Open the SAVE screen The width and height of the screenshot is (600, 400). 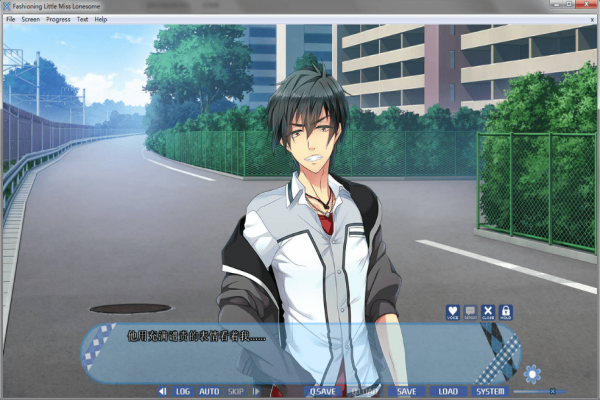click(x=406, y=391)
